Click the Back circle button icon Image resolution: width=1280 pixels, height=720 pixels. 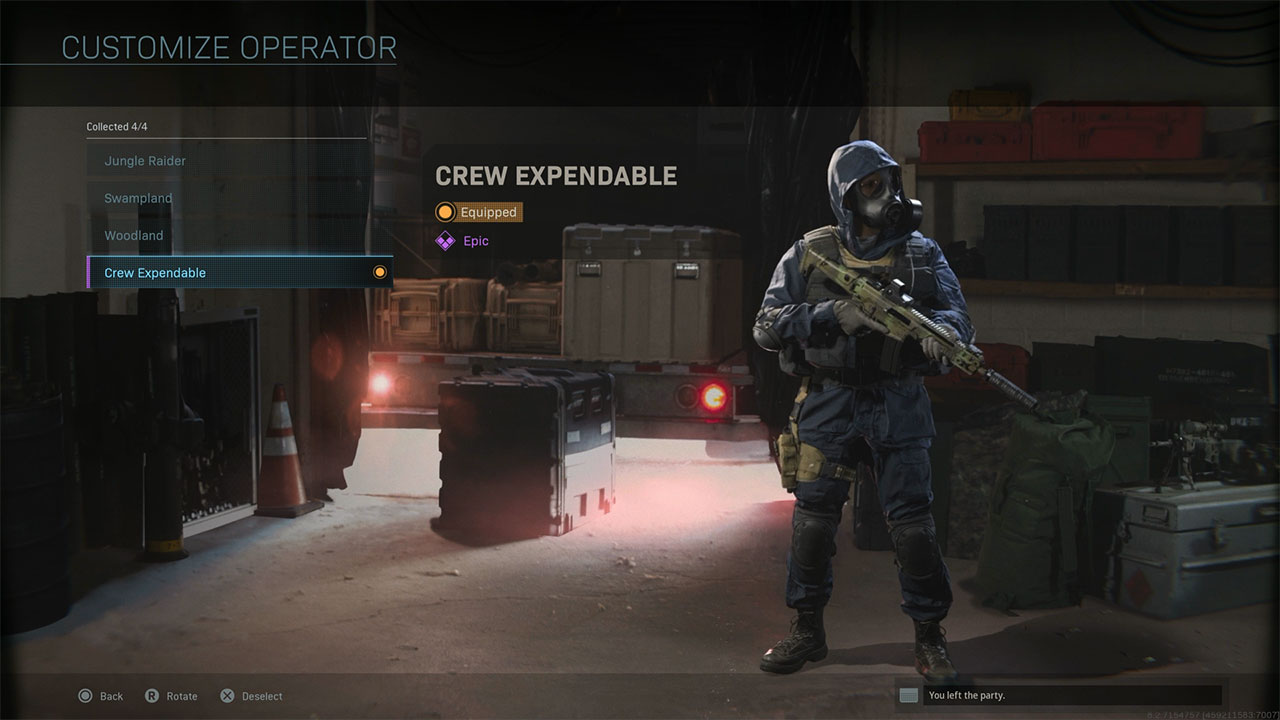(86, 695)
